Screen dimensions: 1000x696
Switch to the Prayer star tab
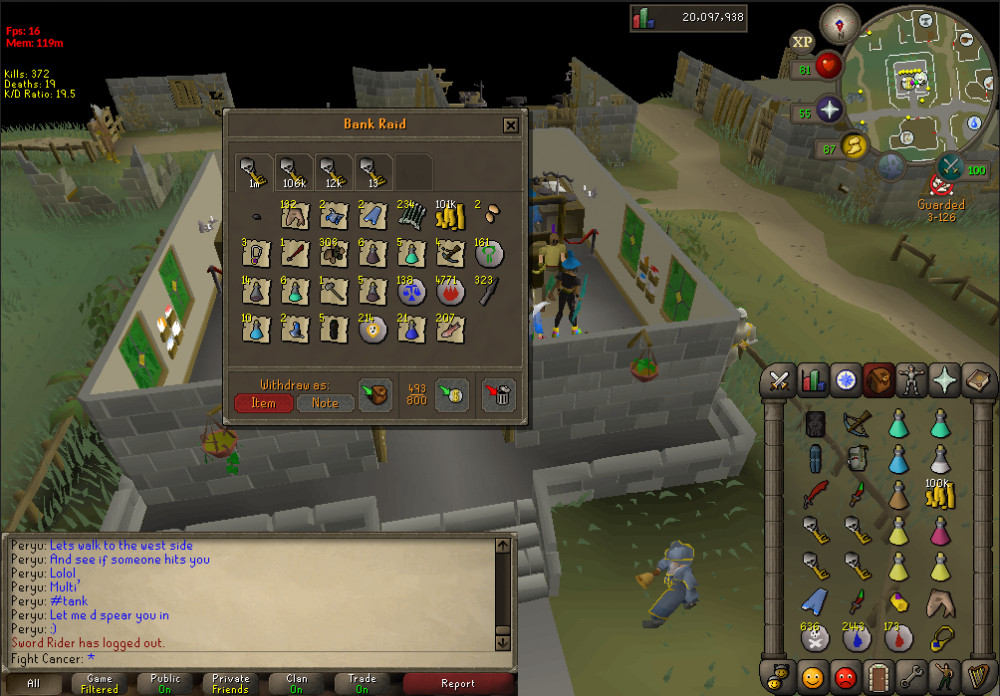[x=943, y=380]
